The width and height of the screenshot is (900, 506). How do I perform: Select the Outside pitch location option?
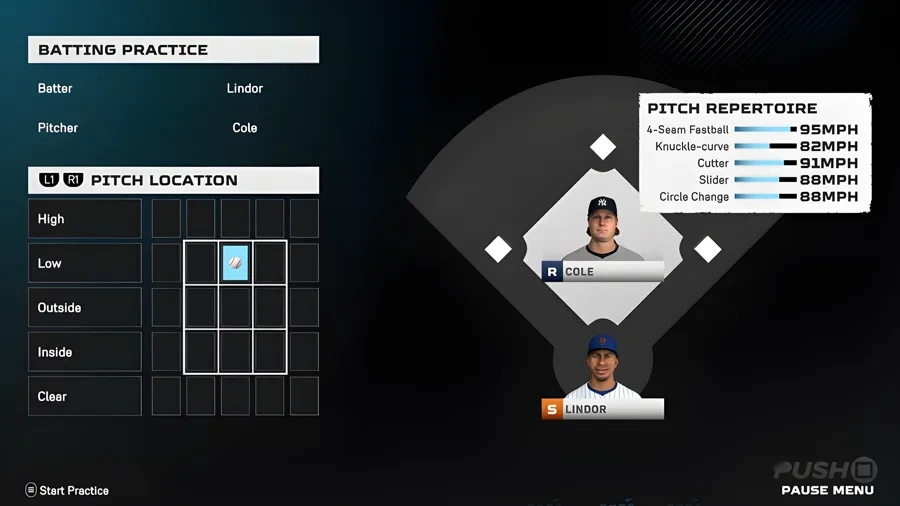click(85, 308)
